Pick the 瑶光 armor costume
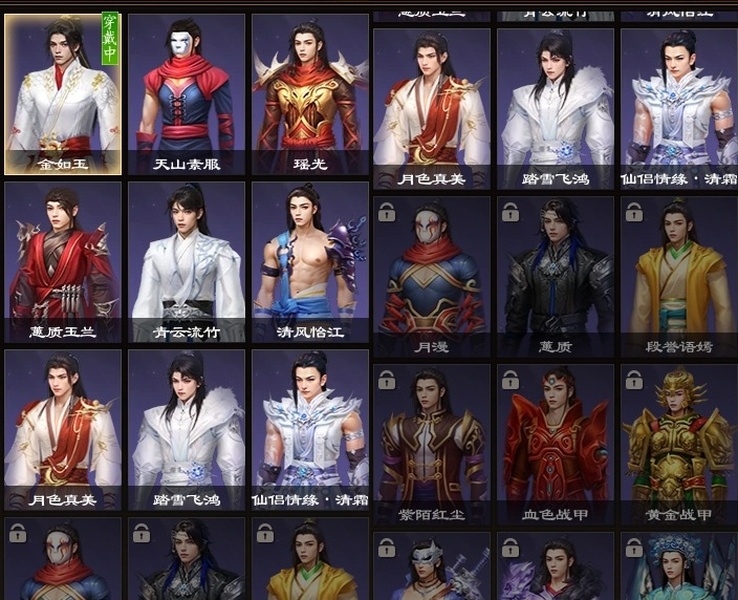Image resolution: width=738 pixels, height=600 pixels. pos(310,95)
